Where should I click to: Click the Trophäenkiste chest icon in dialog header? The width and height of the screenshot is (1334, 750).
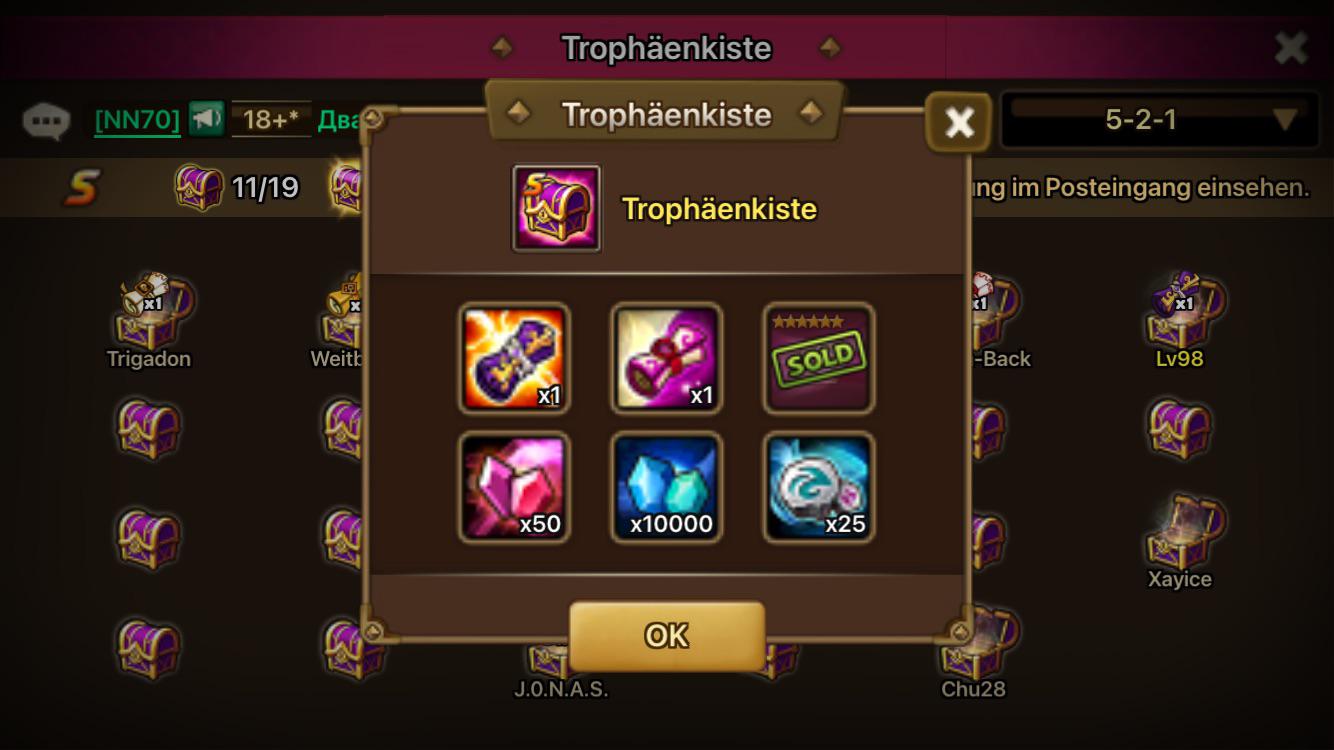[x=556, y=208]
